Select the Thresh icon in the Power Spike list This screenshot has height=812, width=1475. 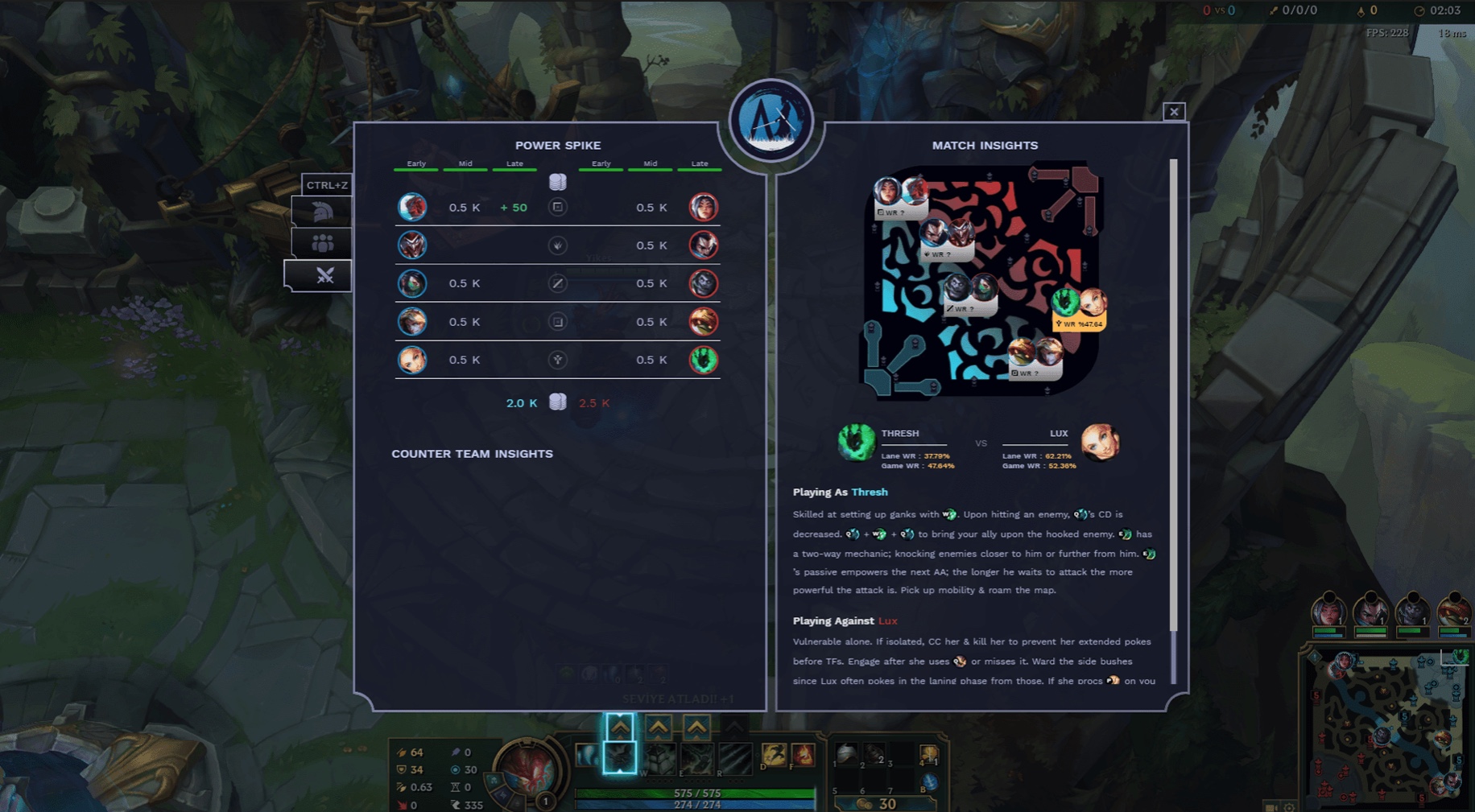pos(703,360)
